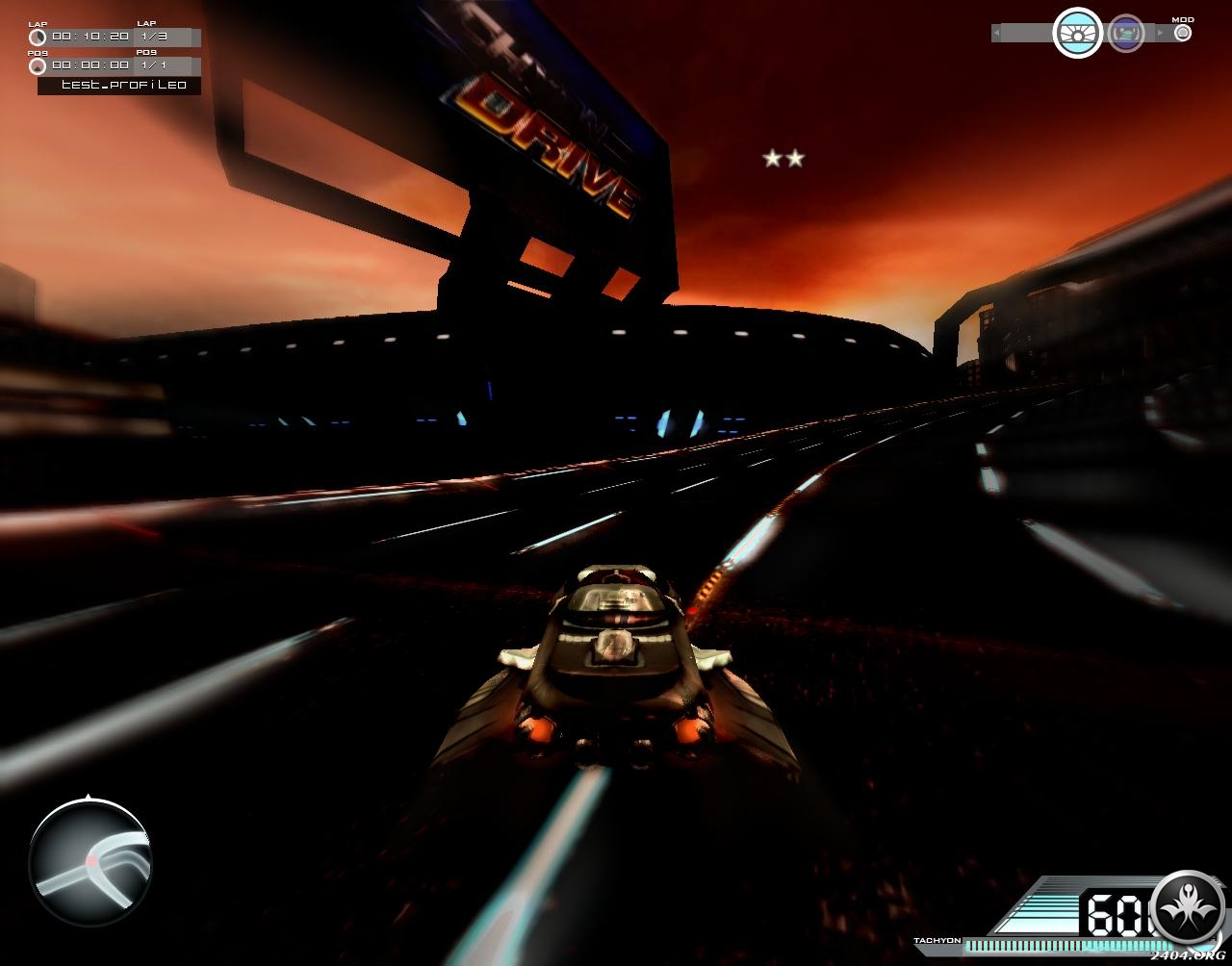Toggle the MOD indicator icon
The width and height of the screenshot is (1232, 966).
pos(1183,33)
